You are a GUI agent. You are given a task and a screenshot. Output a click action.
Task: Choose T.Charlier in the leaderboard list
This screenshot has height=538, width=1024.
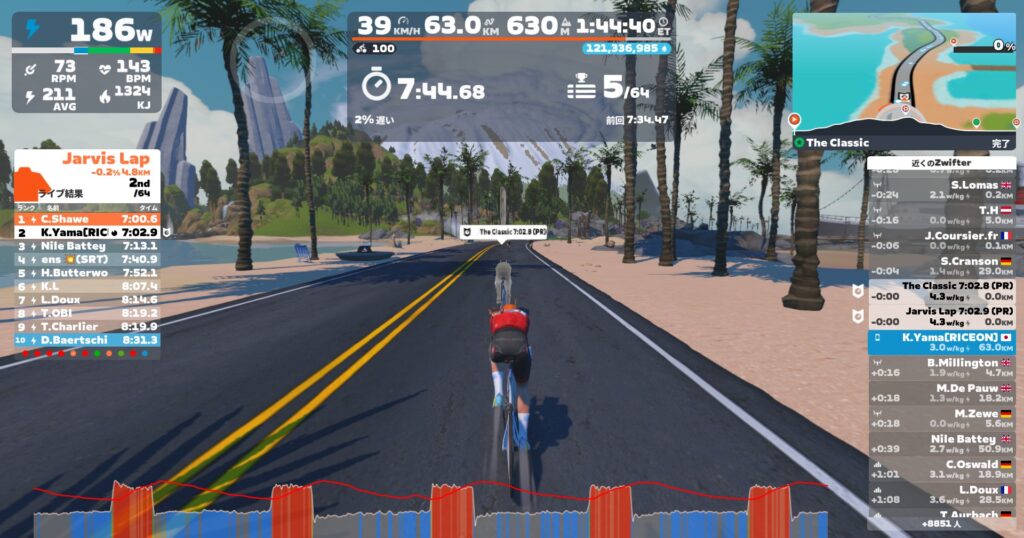pos(85,326)
